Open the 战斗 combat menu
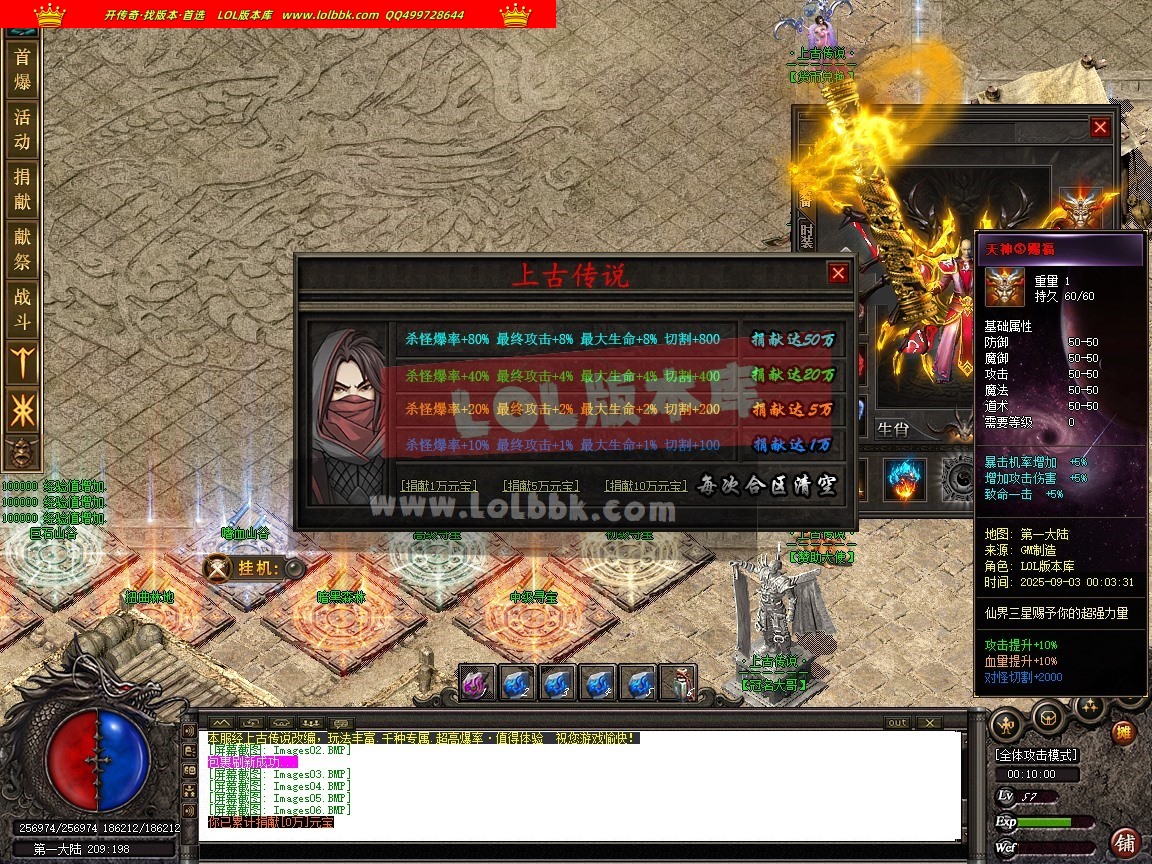 pos(22,309)
